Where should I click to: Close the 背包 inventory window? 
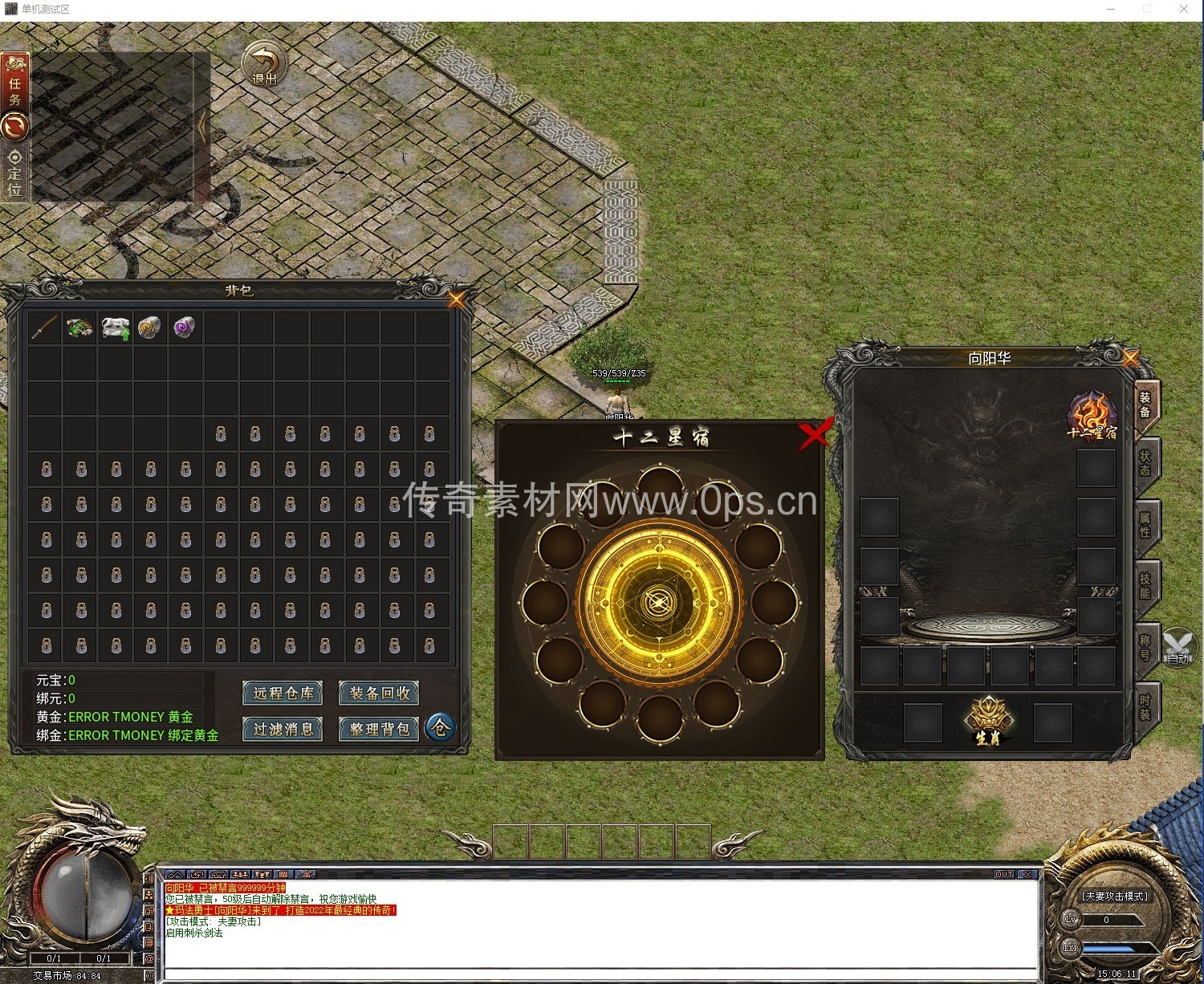coord(457,300)
